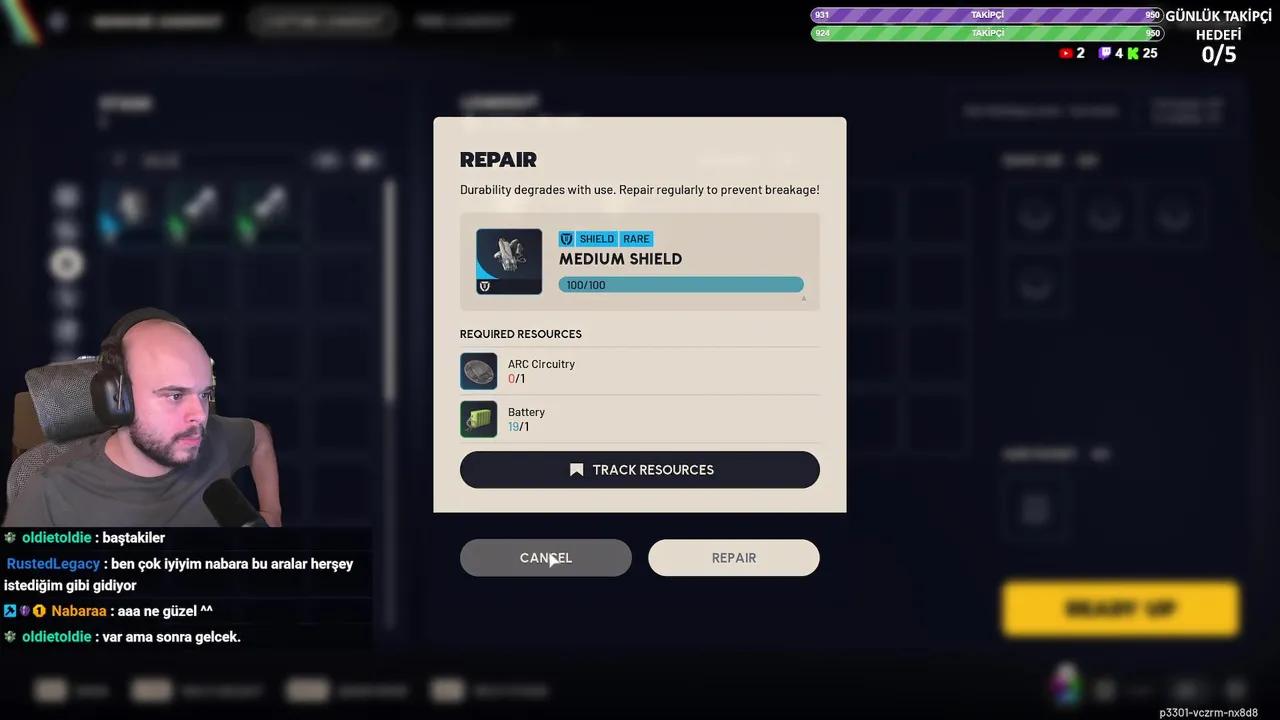The image size is (1280, 720).
Task: Expand the arrow below the durability bar
Action: (x=803, y=298)
